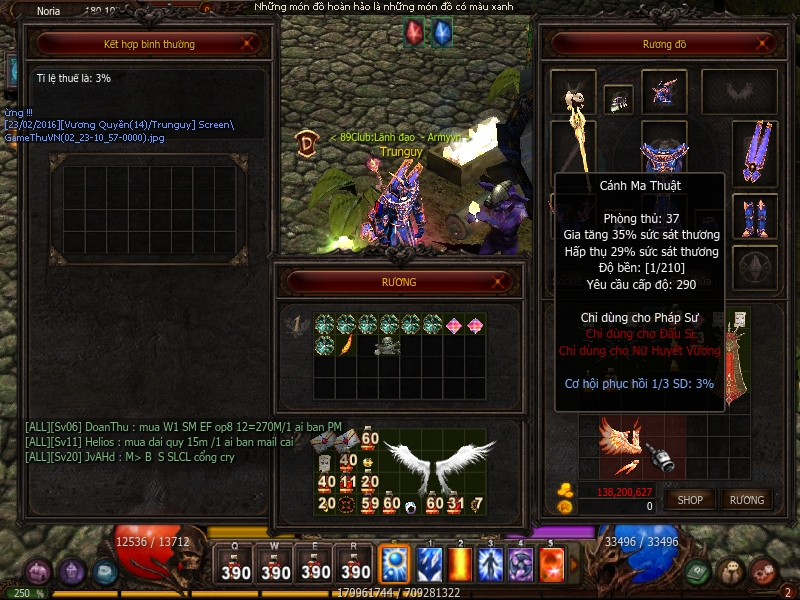800x600 pixels.
Task: Click the RƯƠNG button in inventory
Action: [746, 499]
